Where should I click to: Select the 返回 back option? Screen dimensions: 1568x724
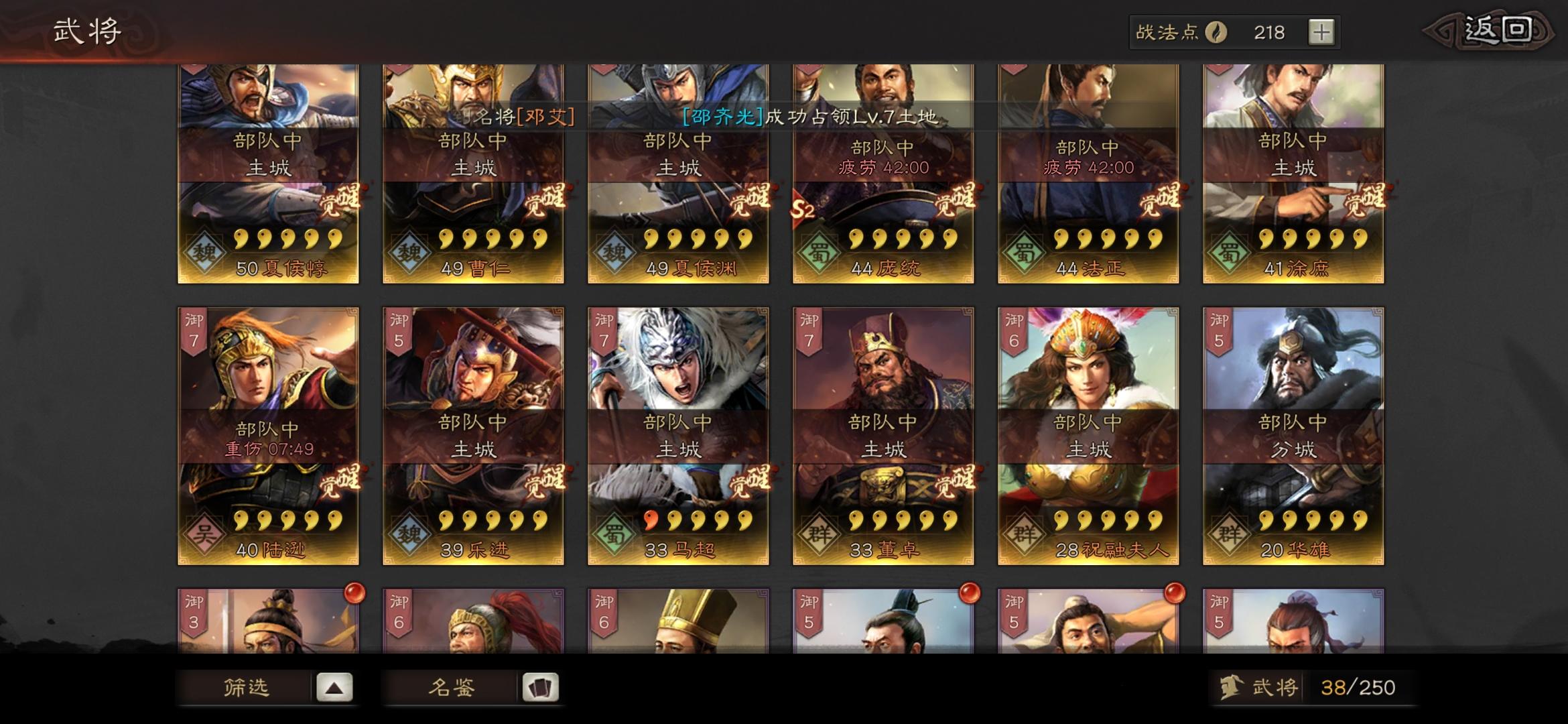1498,30
